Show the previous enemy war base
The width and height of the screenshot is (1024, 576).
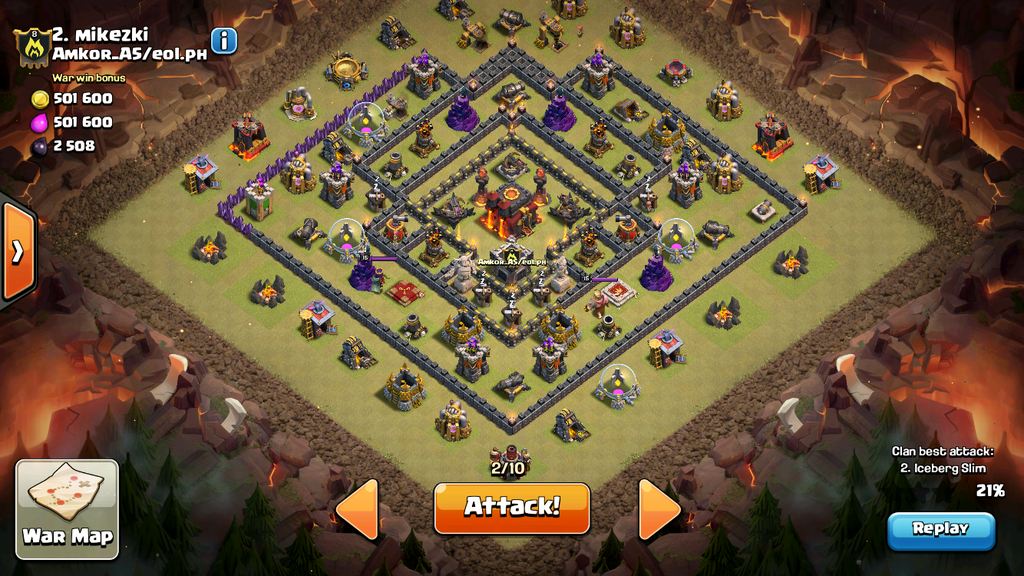[358, 509]
